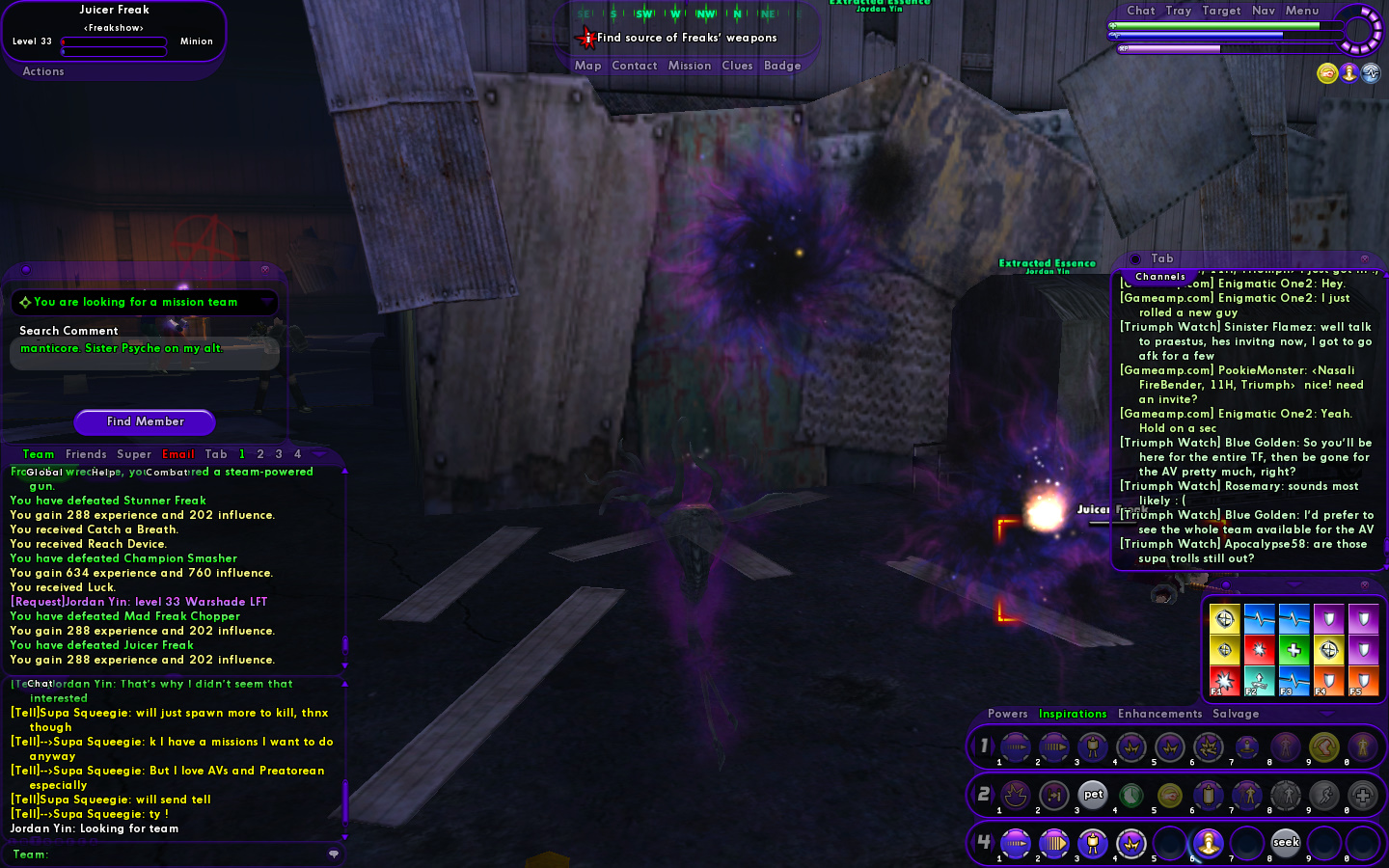Switch chat to the Email tab
The height and width of the screenshot is (868, 1389).
[x=178, y=454]
